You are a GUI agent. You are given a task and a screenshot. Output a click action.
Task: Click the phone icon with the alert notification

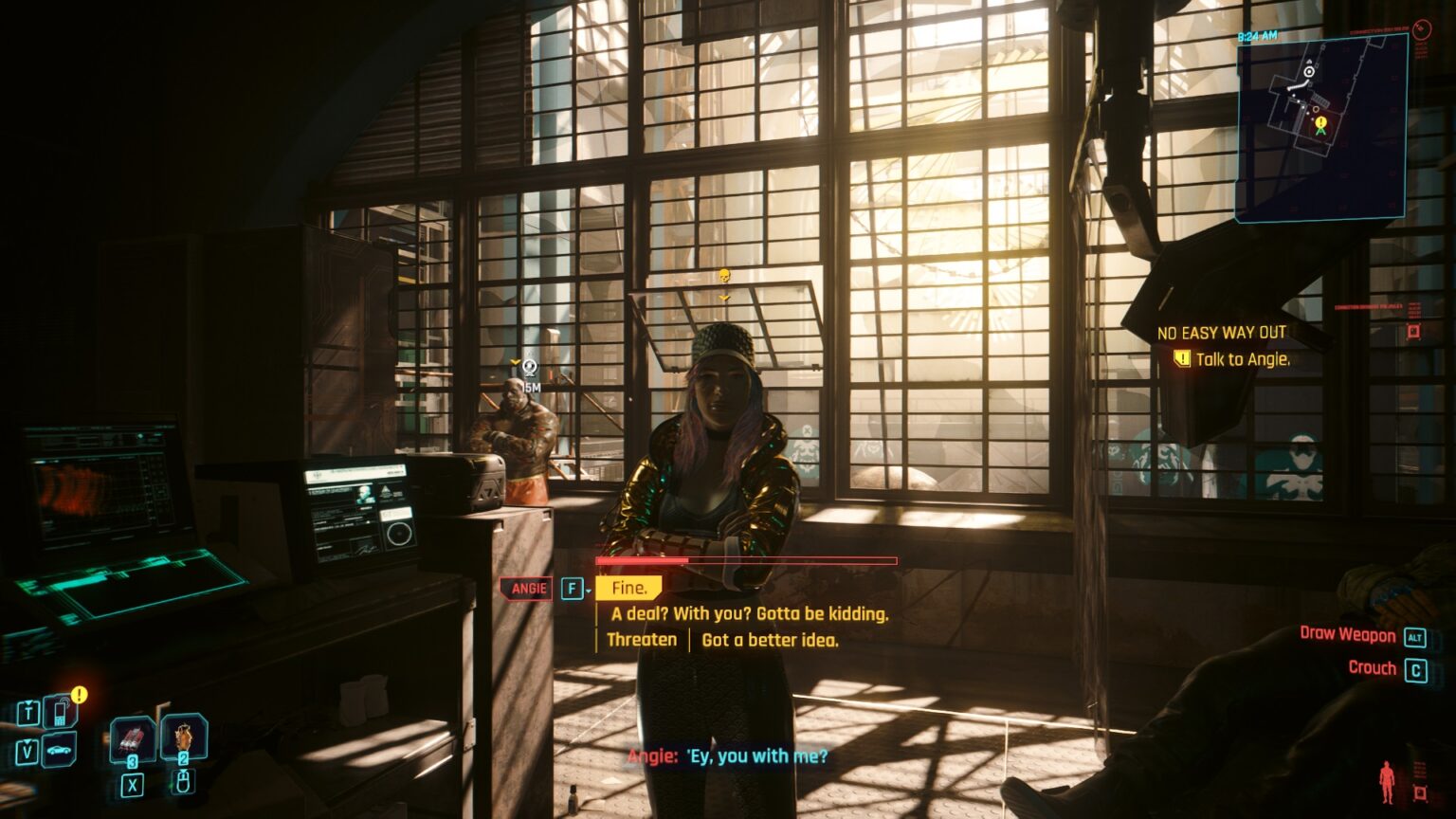point(59,713)
